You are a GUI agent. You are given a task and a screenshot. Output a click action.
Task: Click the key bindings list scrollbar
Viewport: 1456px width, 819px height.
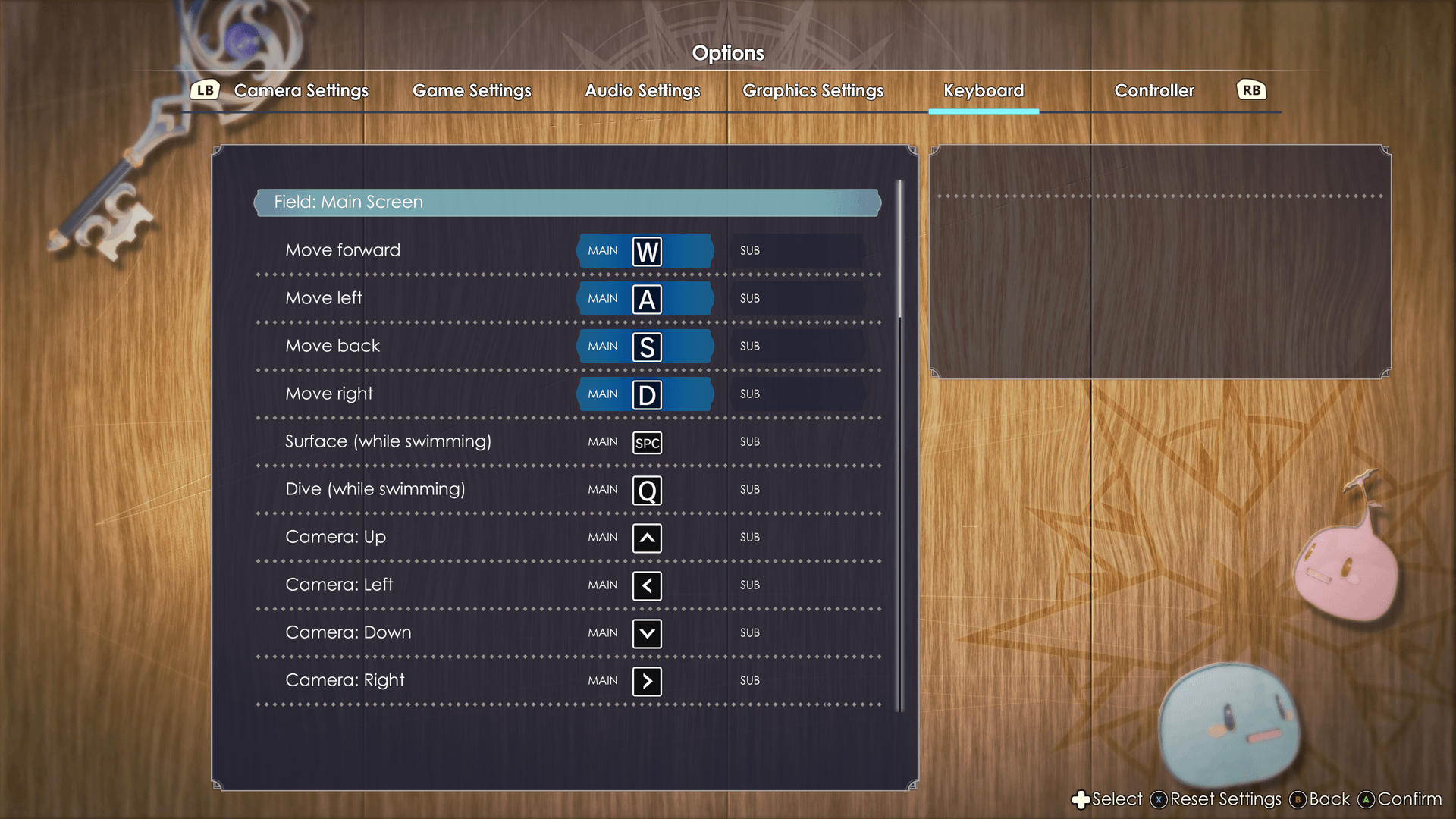tap(900, 250)
